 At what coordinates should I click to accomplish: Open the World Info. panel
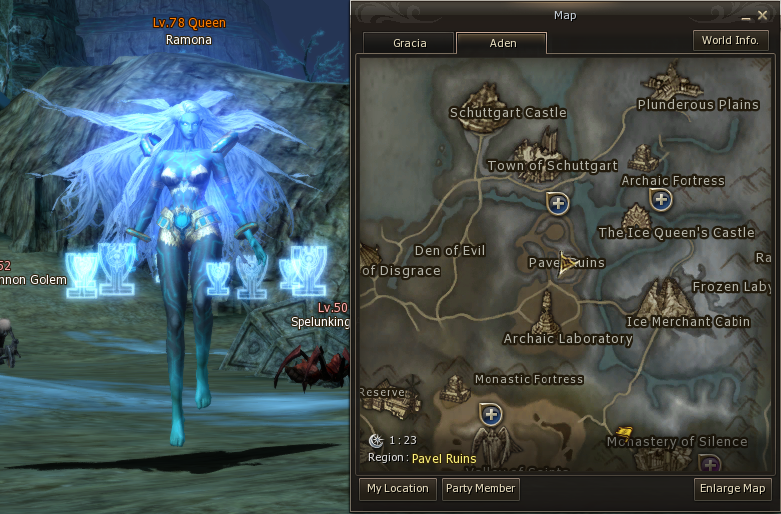[x=730, y=41]
